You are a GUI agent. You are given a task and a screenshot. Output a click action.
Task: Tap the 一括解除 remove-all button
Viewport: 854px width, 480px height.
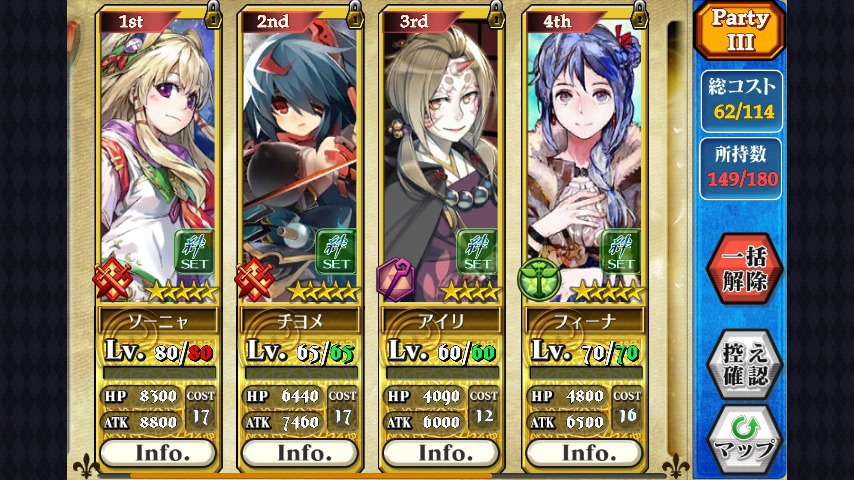pos(744,270)
